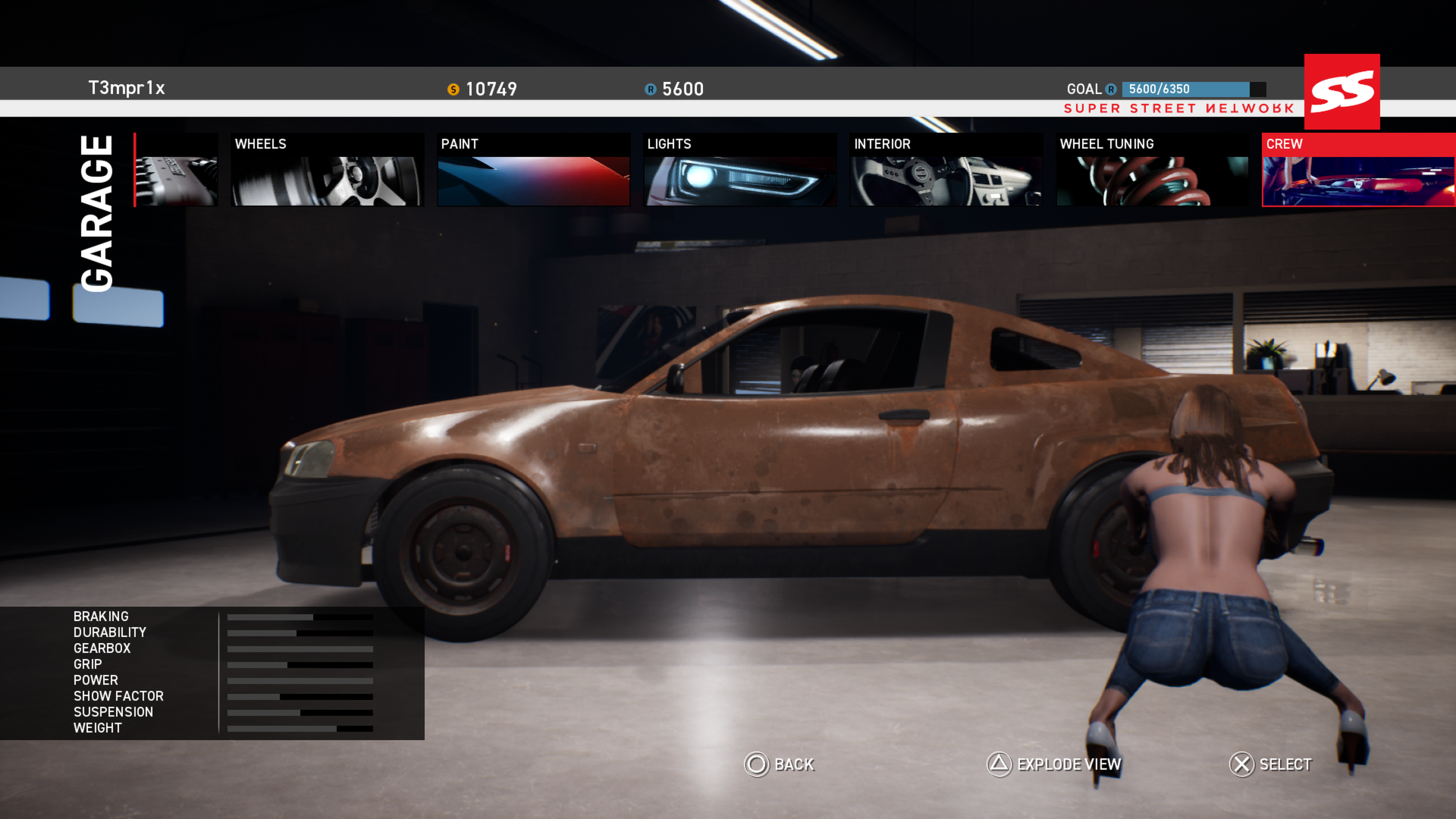The width and height of the screenshot is (1456, 819).
Task: Select the highlighted Crew tile
Action: click(1357, 171)
